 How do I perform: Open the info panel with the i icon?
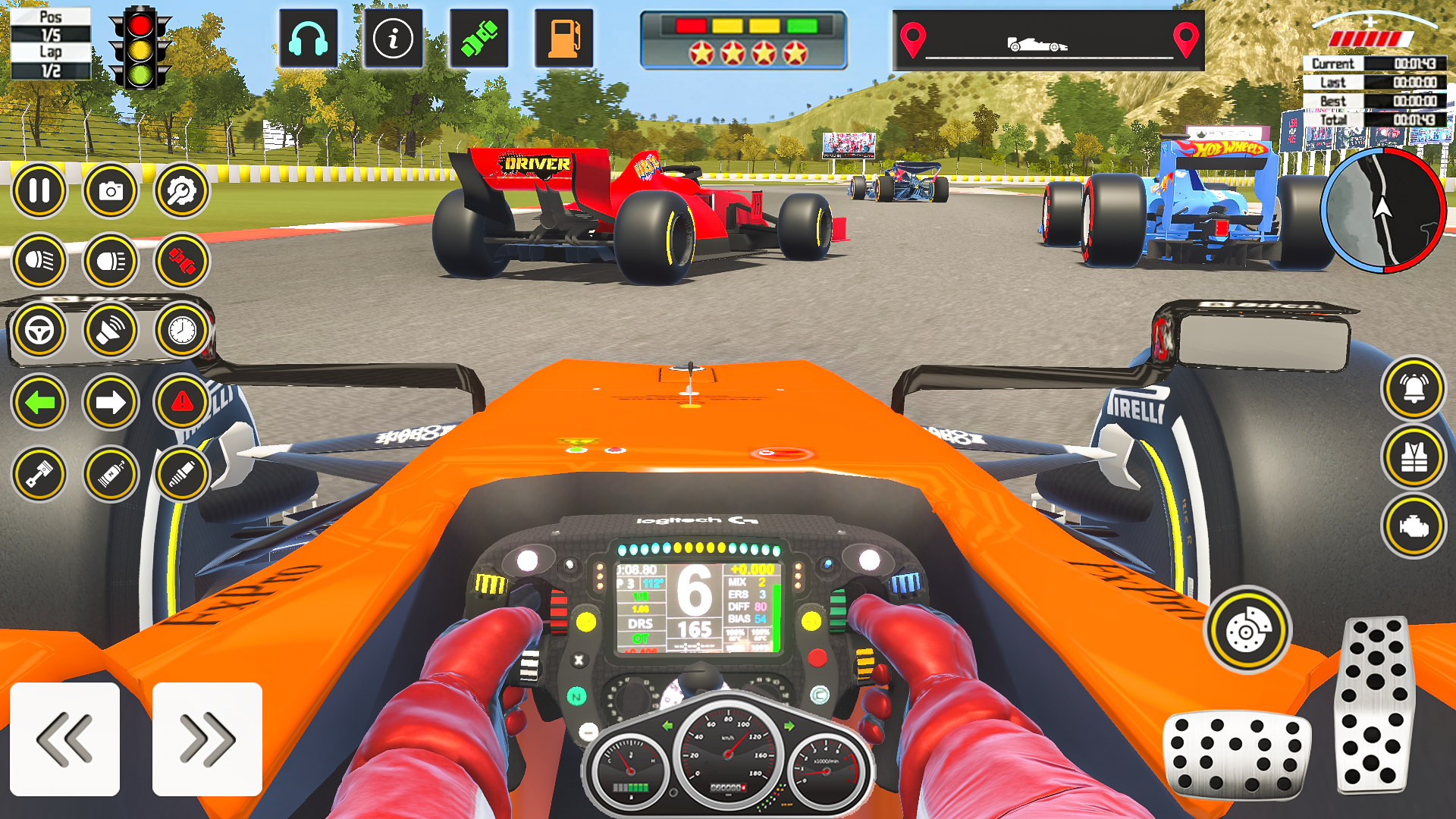393,38
